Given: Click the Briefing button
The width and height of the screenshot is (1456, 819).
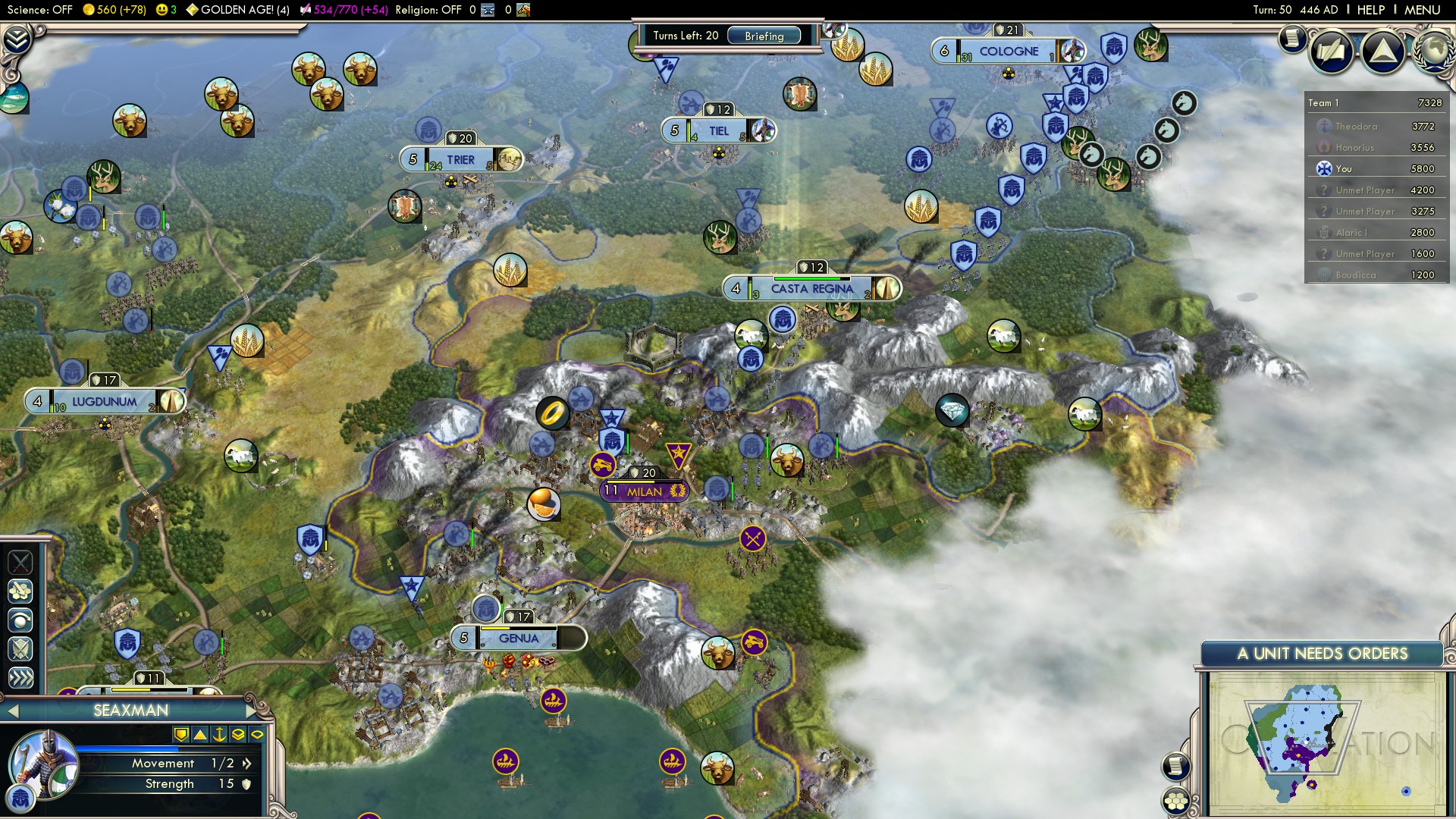Looking at the screenshot, I should [764, 36].
